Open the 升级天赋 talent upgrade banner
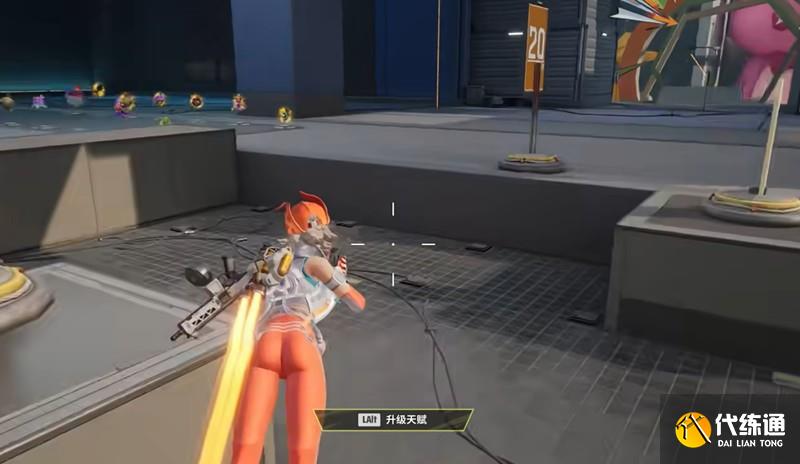The height and width of the screenshot is (464, 800). [392, 420]
